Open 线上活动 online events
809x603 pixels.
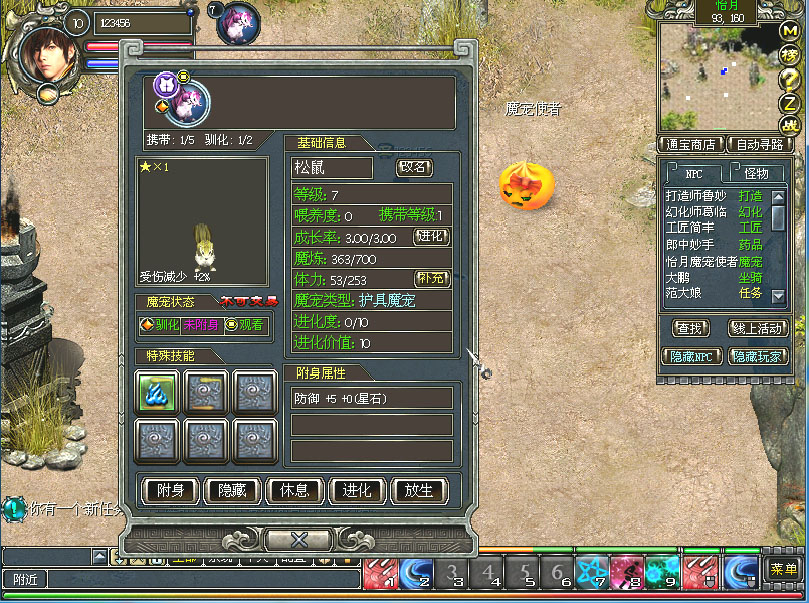click(759, 327)
